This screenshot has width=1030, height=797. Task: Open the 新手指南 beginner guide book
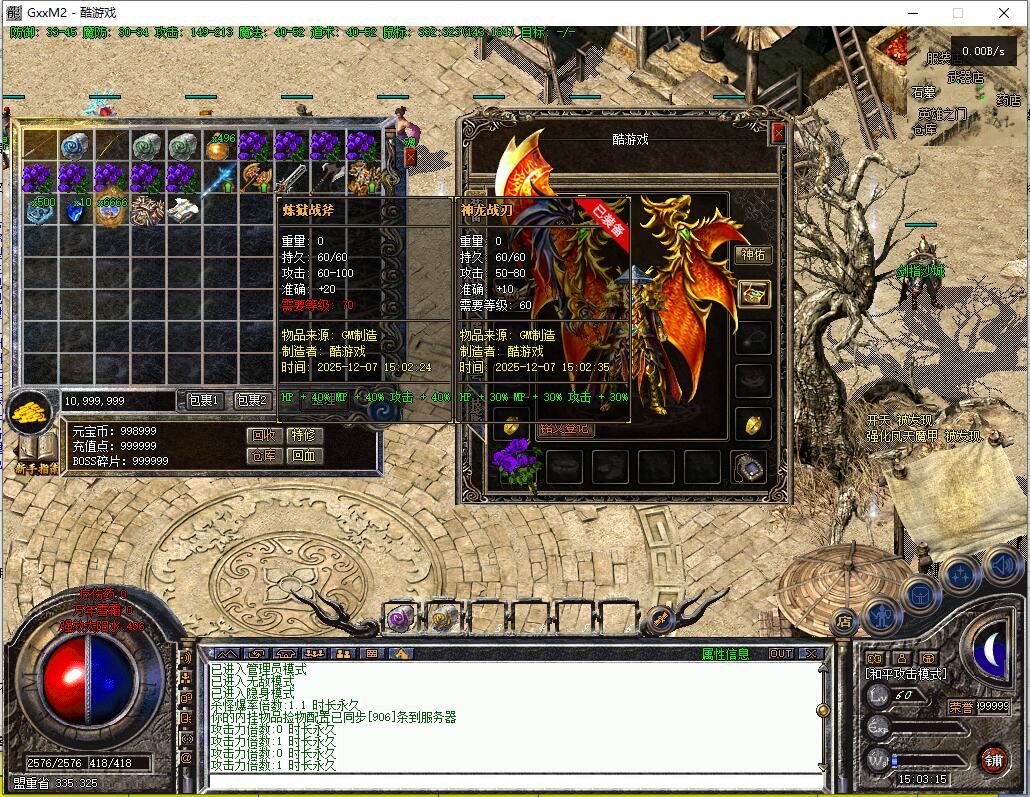click(x=33, y=450)
